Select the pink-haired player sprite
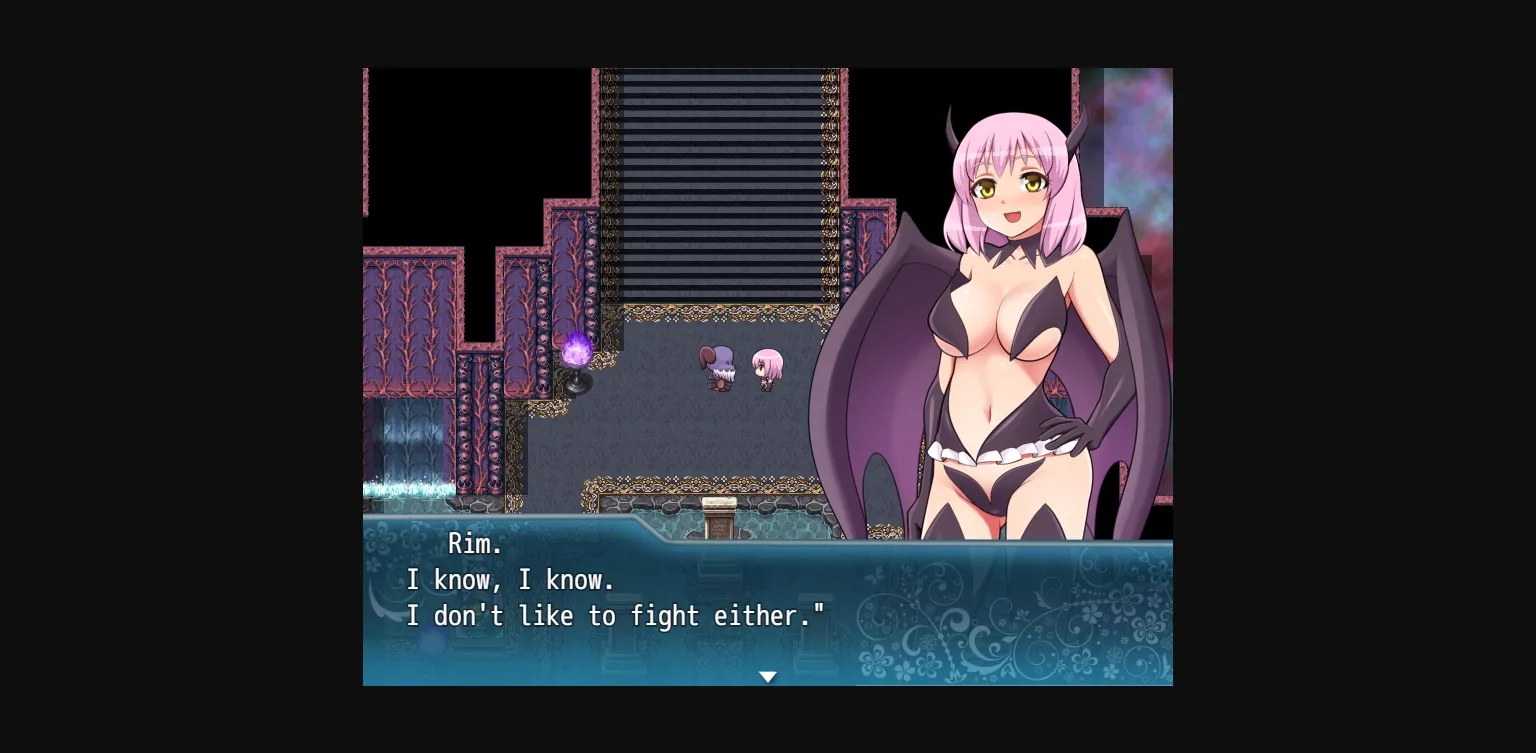 (765, 368)
